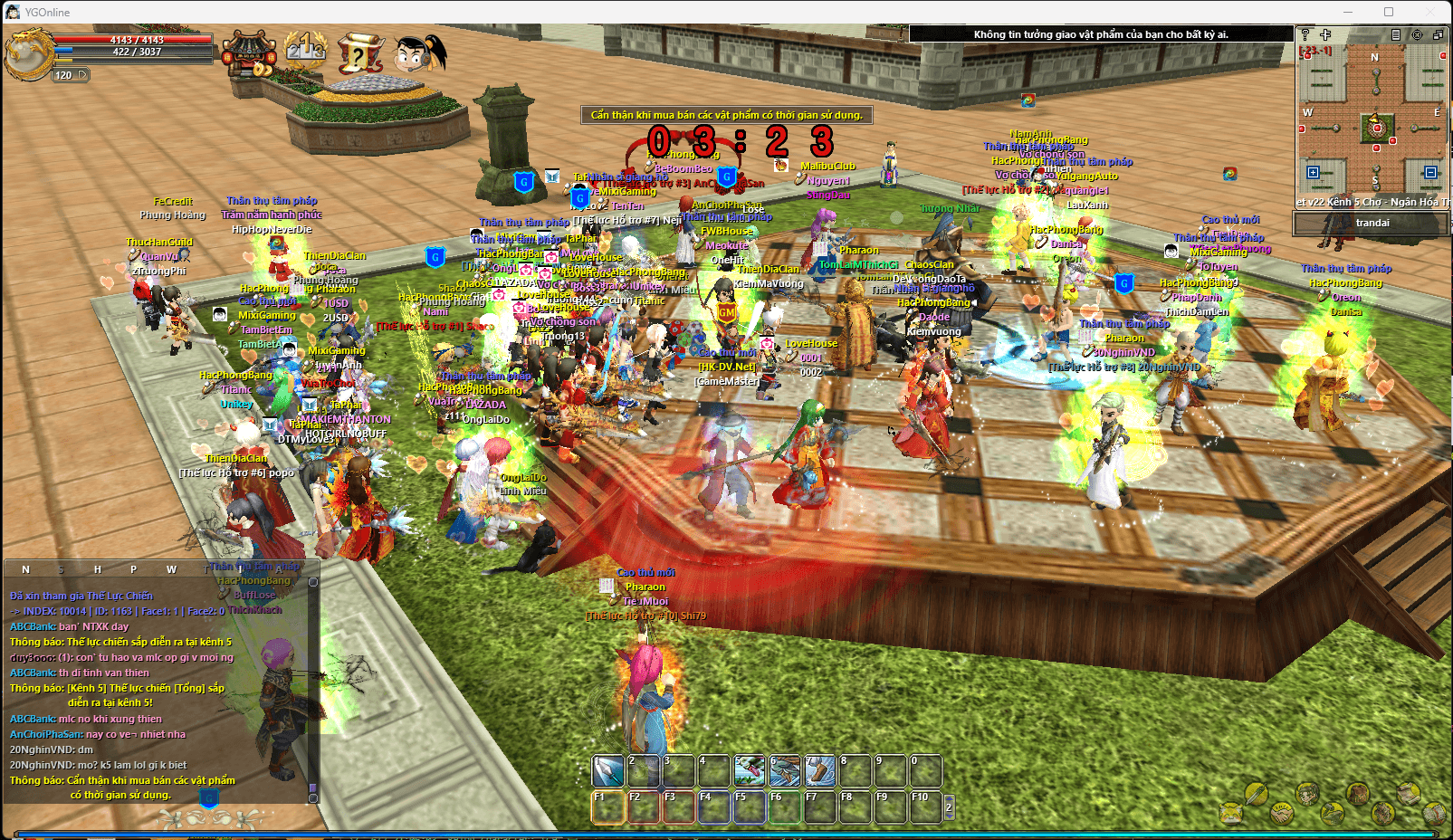Image resolution: width=1453 pixels, height=840 pixels.
Task: Switch to the P chat tab
Action: 134,569
